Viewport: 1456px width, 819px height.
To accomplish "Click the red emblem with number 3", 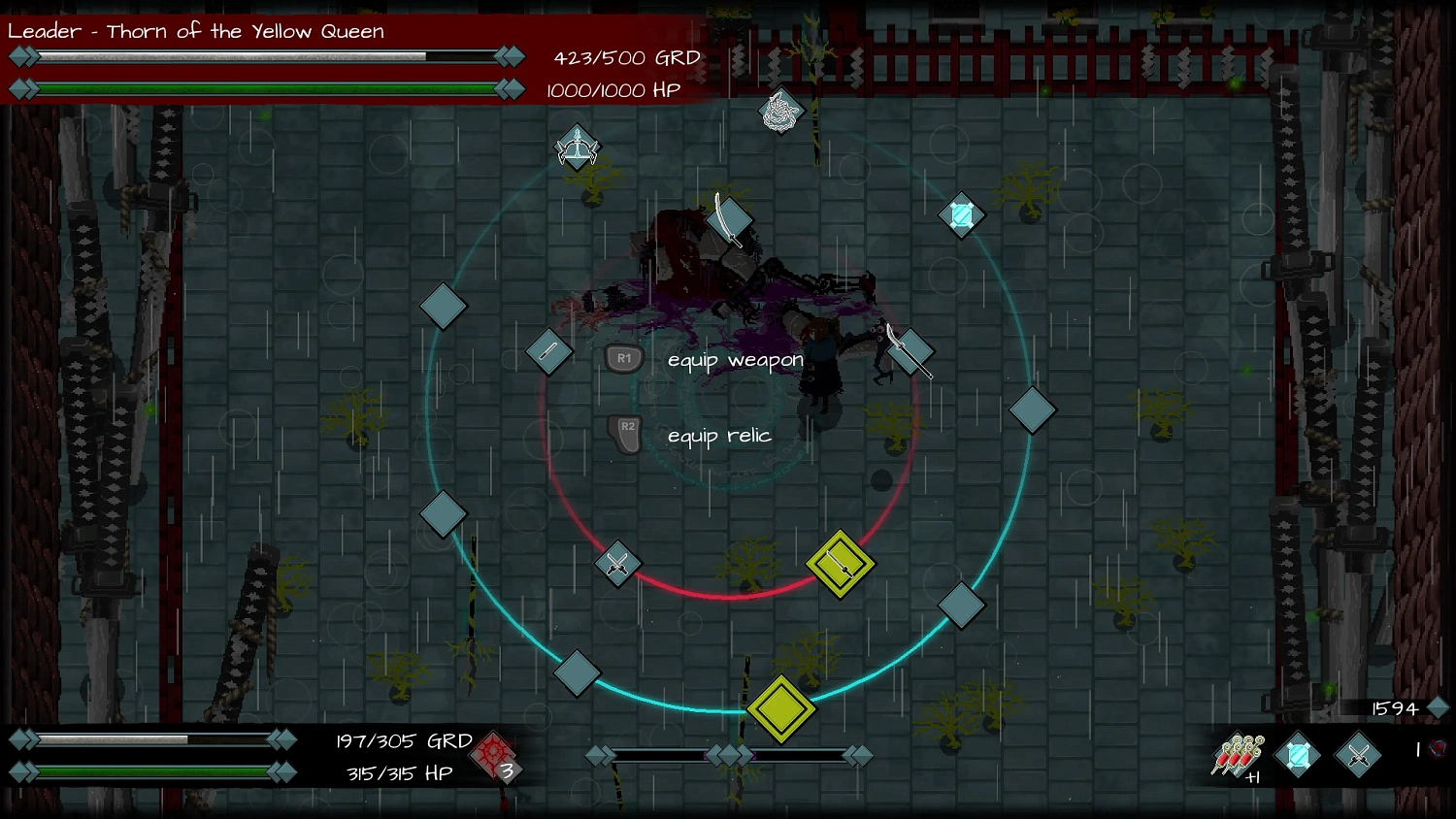I will point(495,755).
